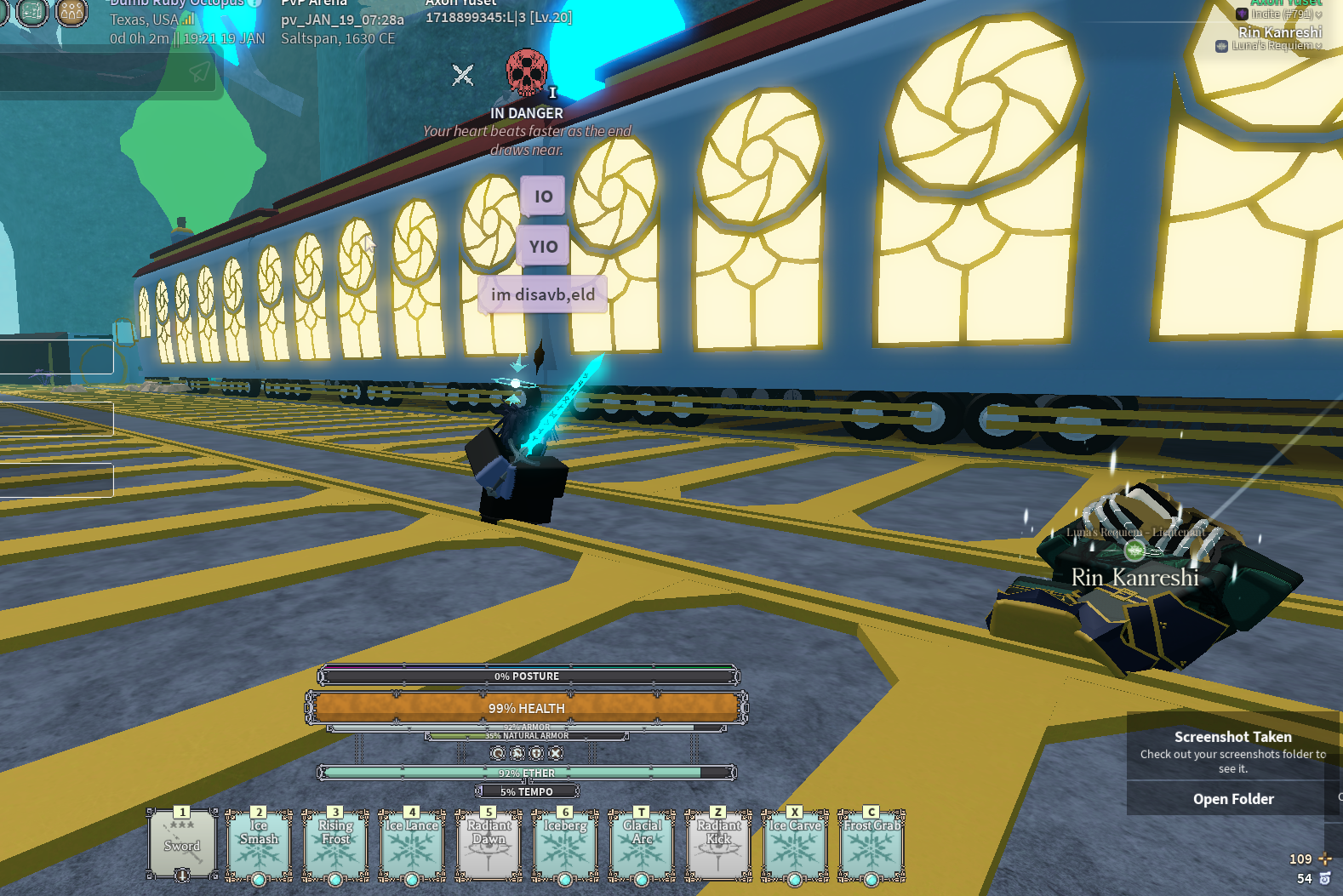Select the Sword hotbar slot

coord(182,844)
